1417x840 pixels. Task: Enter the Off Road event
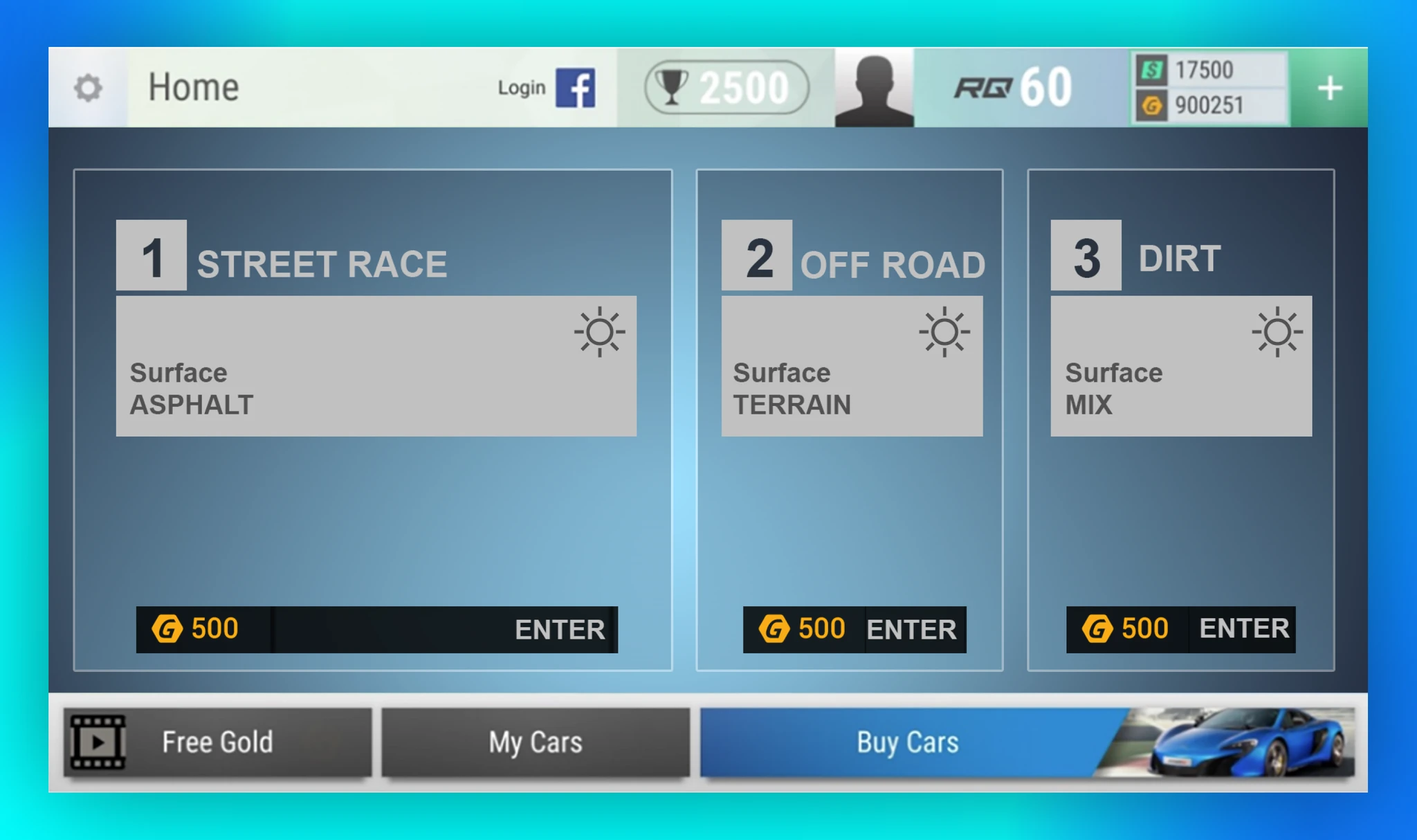854,629
